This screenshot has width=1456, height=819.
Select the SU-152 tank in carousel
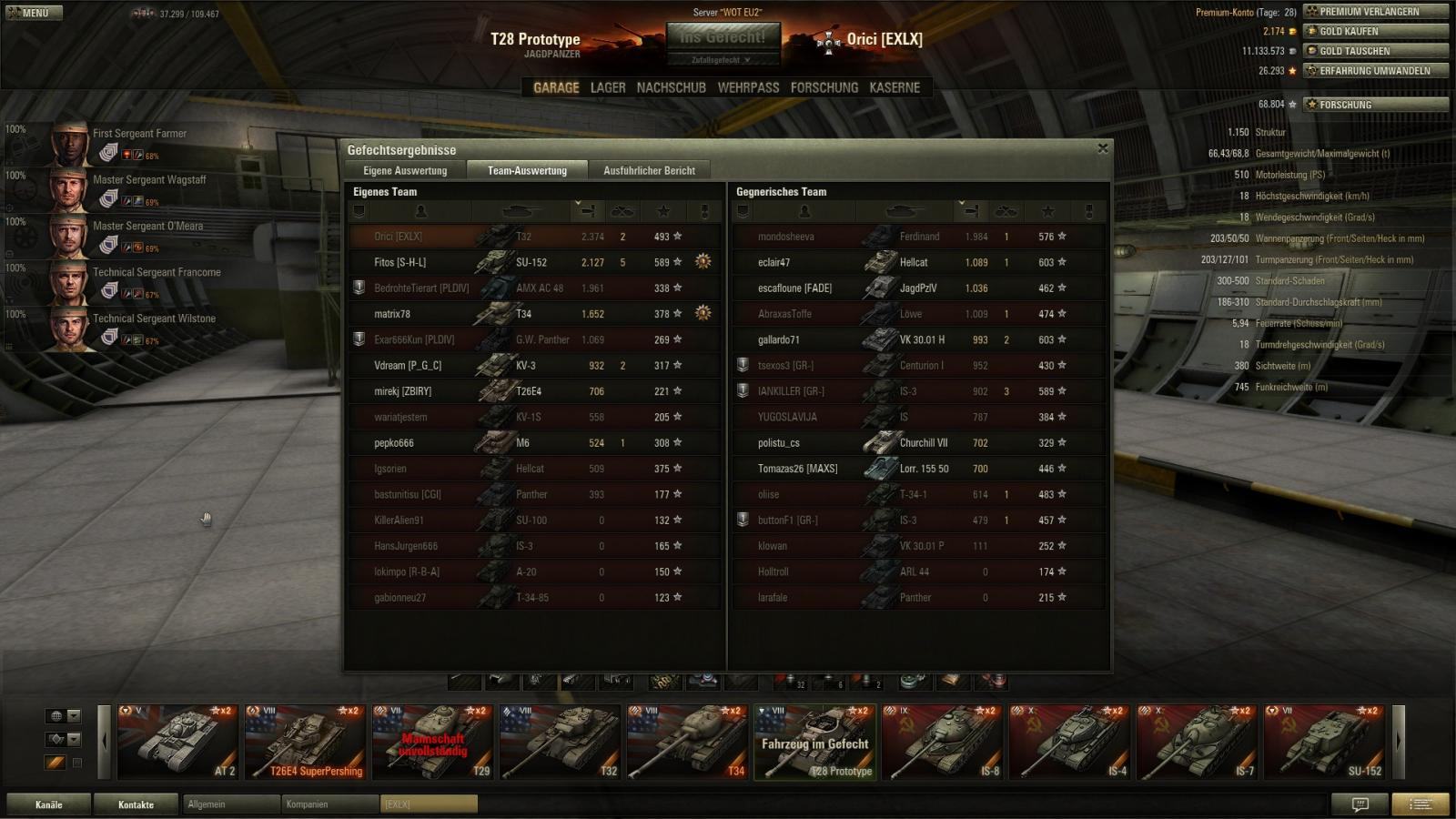click(1325, 743)
